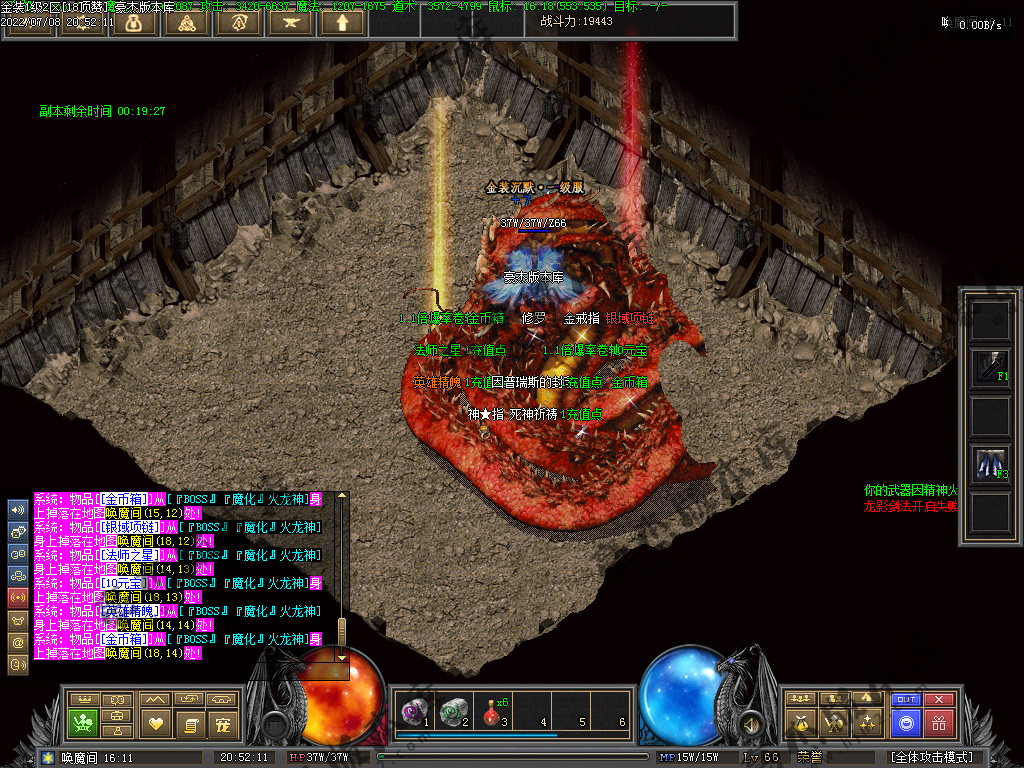Click the green highlighted crown group button

pyautogui.click(x=84, y=722)
